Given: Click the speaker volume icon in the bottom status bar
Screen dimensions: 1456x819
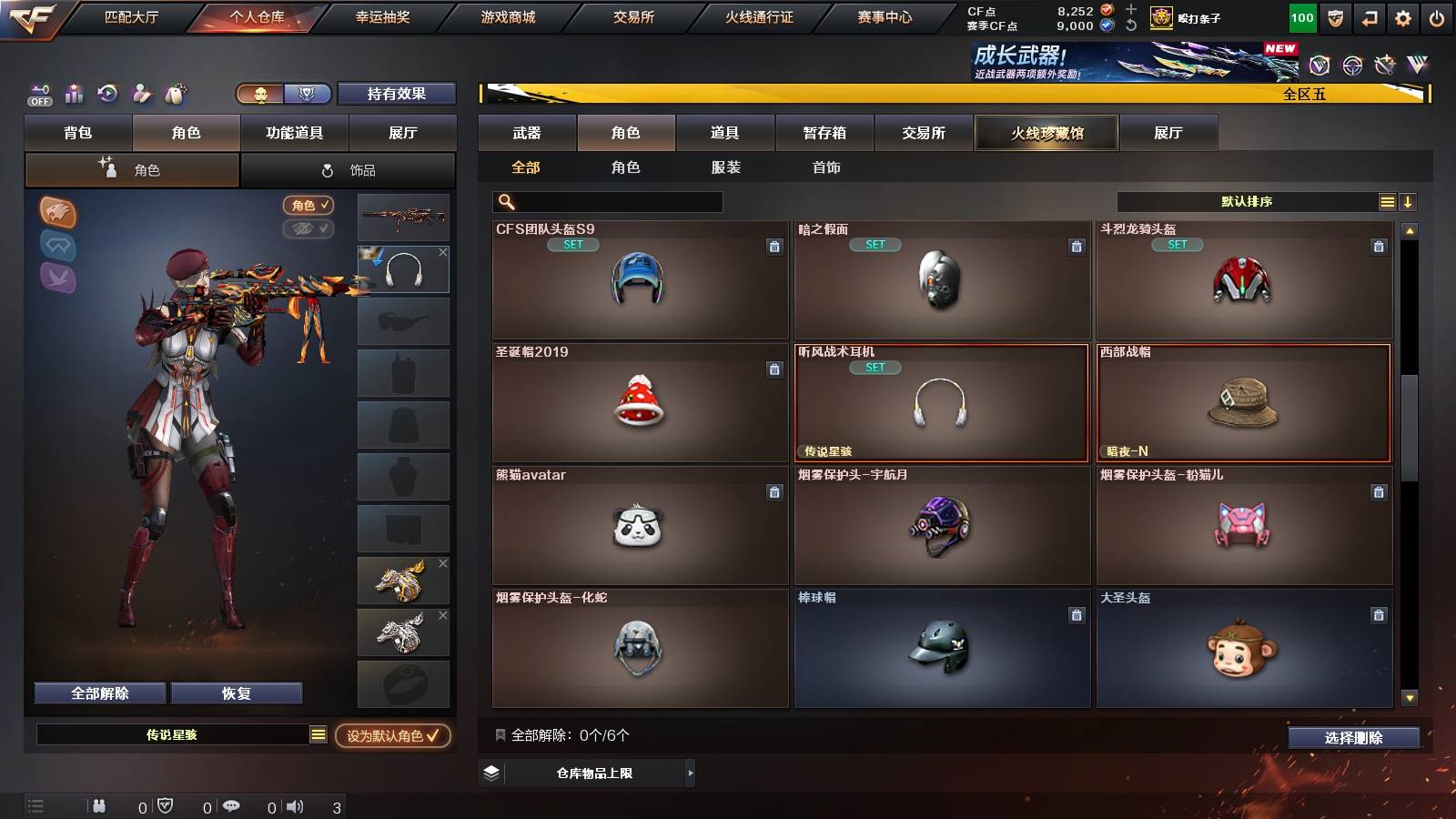Looking at the screenshot, I should [294, 805].
